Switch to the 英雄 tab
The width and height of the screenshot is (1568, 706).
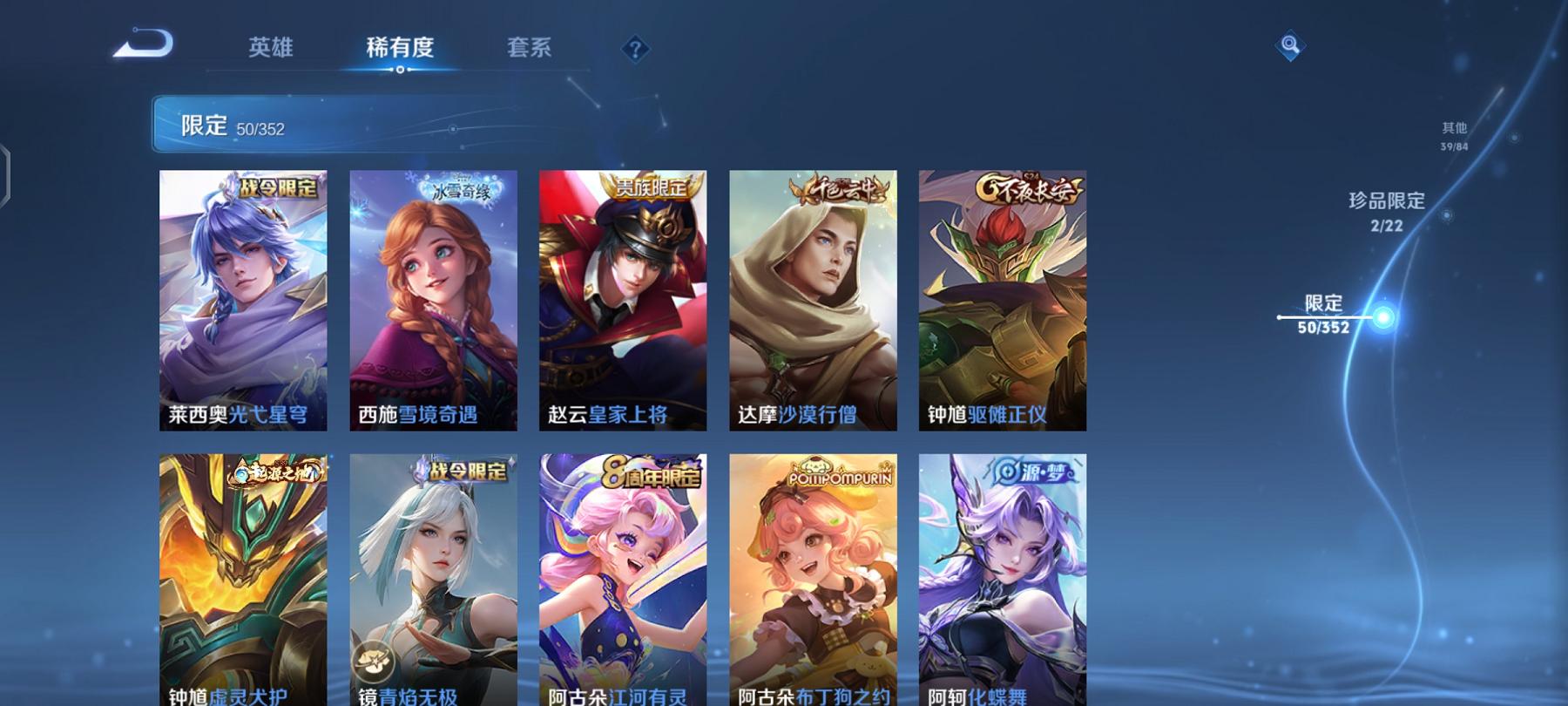tap(272, 49)
